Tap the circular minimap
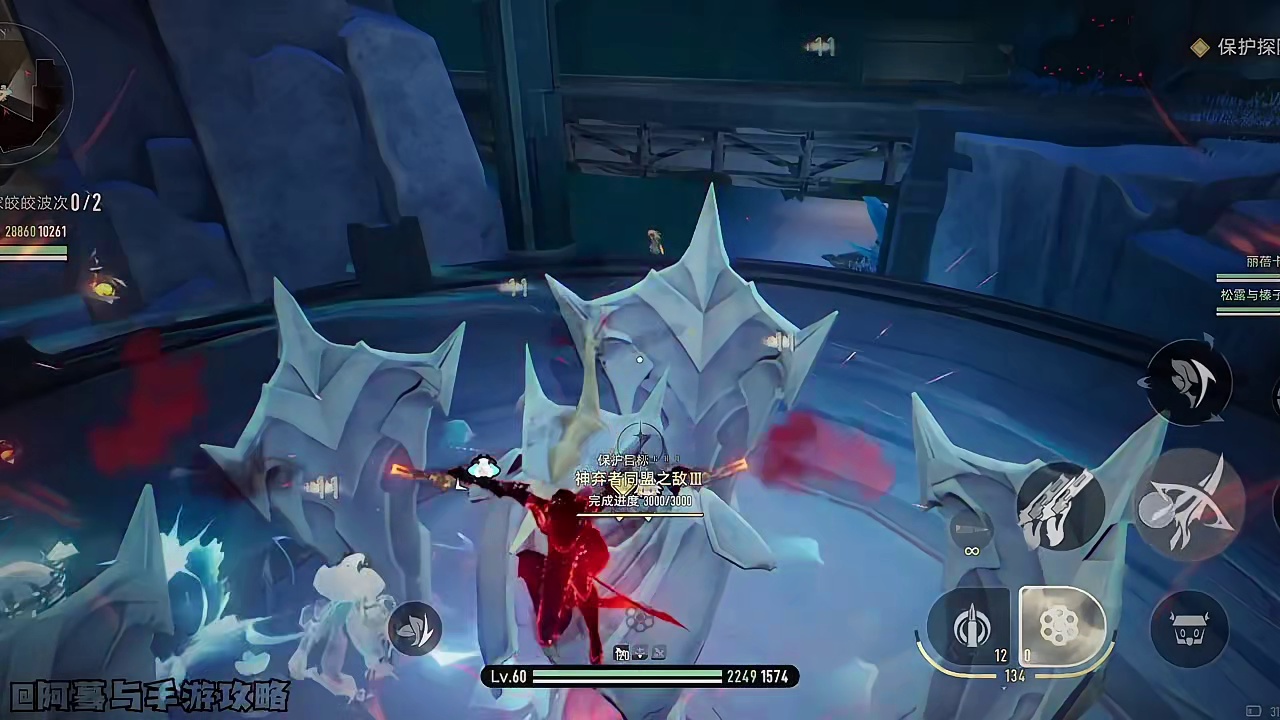This screenshot has width=1280, height=720. coord(30,92)
